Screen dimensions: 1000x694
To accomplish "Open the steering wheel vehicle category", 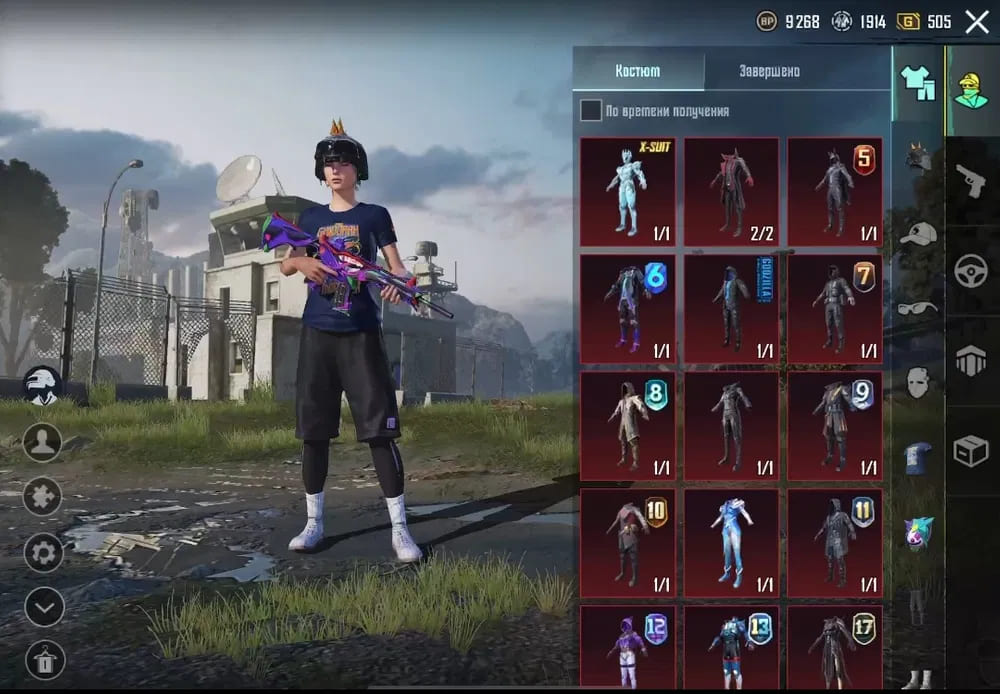I will coord(970,272).
